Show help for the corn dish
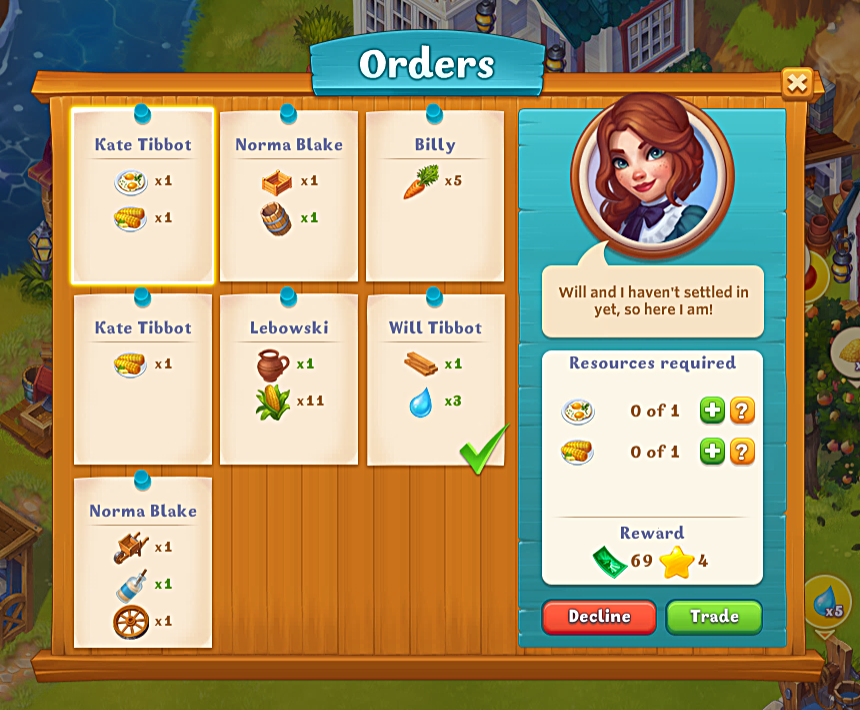 click(742, 452)
